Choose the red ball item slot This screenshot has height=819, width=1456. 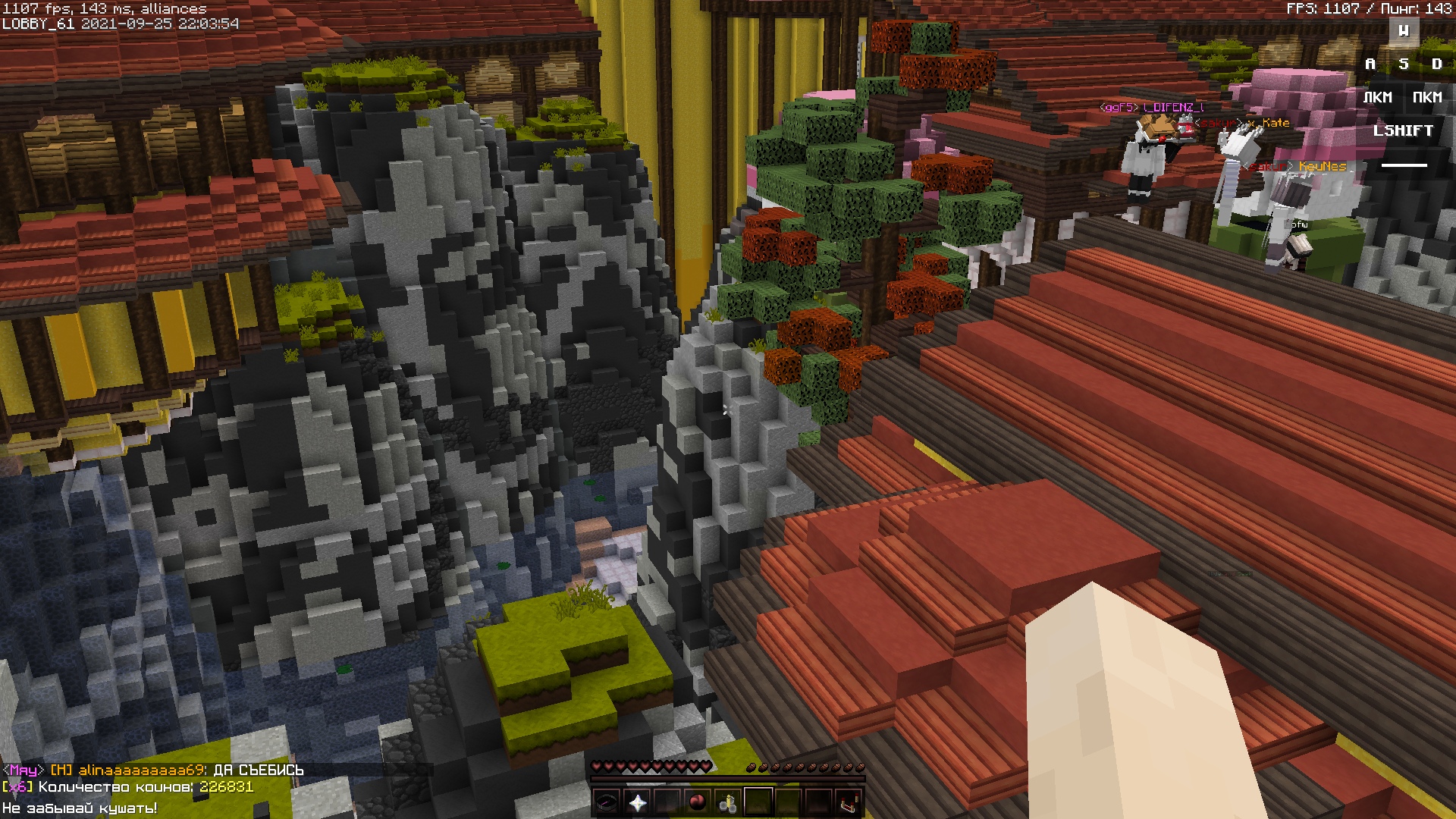click(x=698, y=802)
